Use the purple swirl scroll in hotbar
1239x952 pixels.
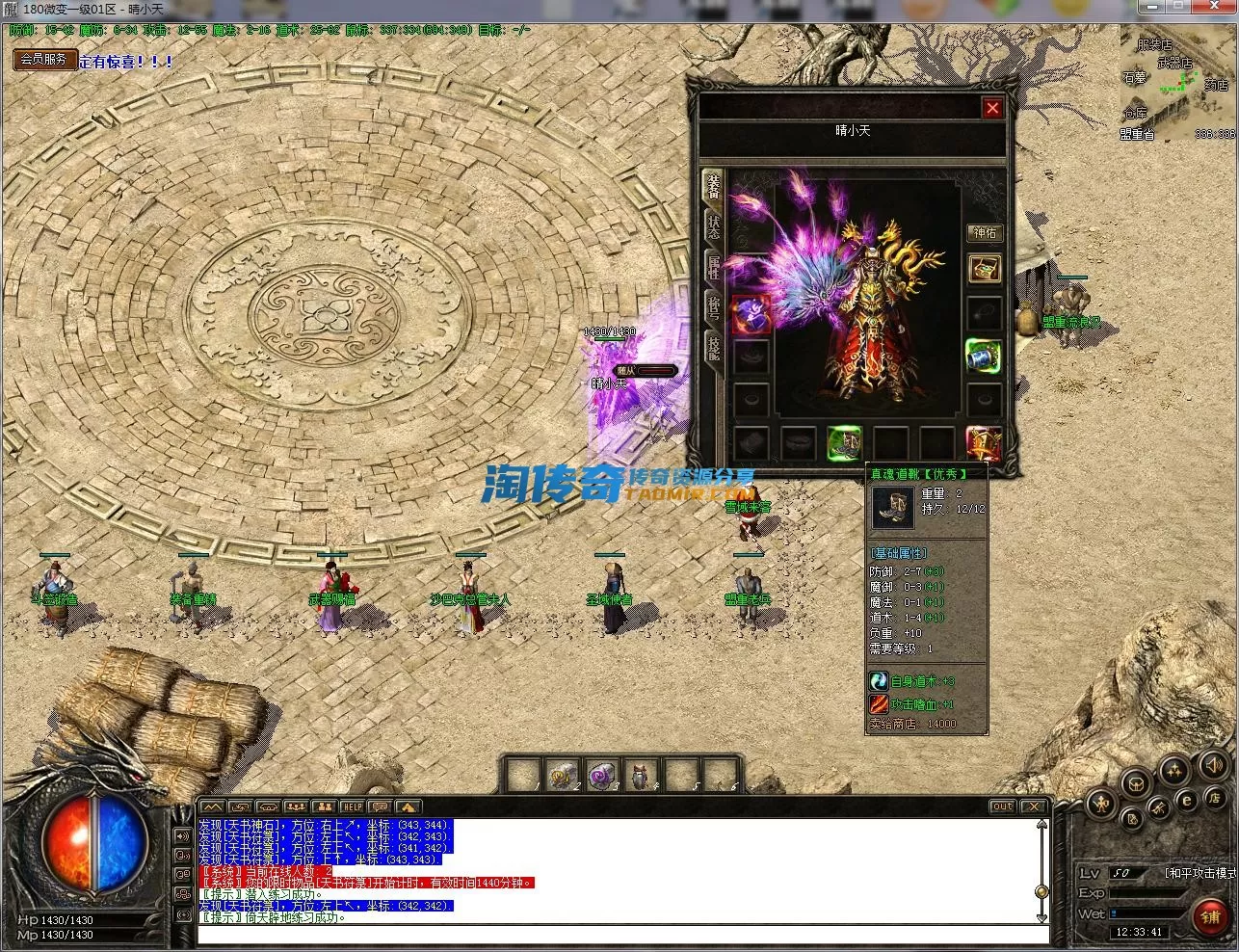(x=599, y=775)
